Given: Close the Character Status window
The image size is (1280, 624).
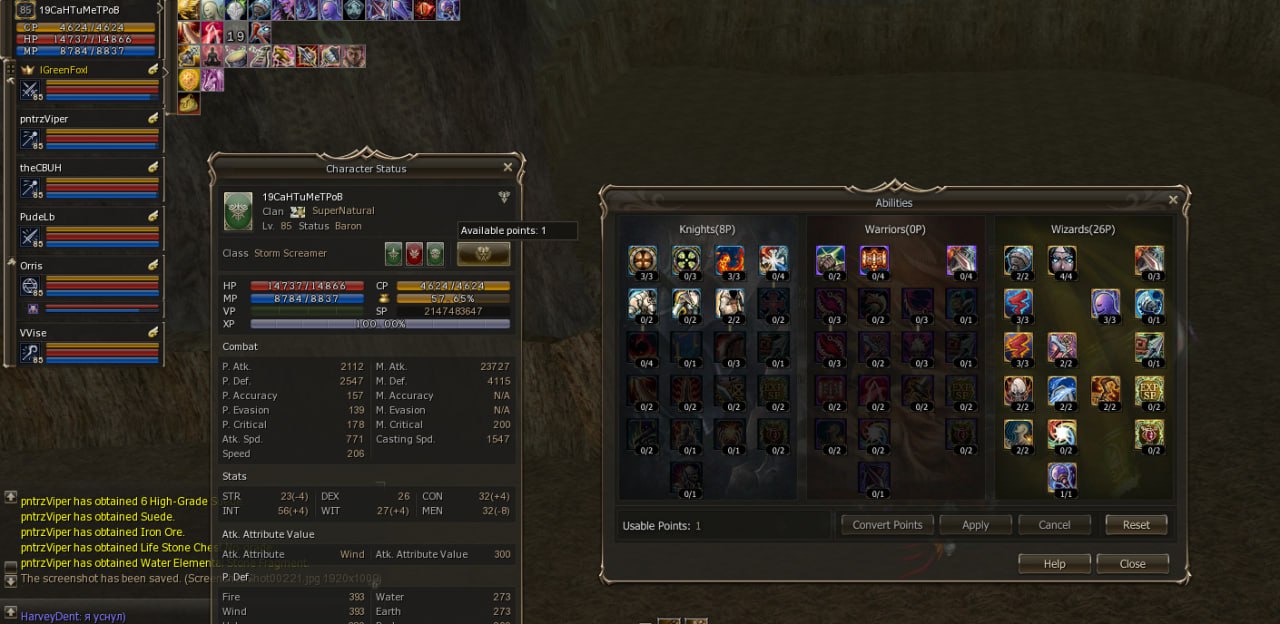Looking at the screenshot, I should point(507,168).
